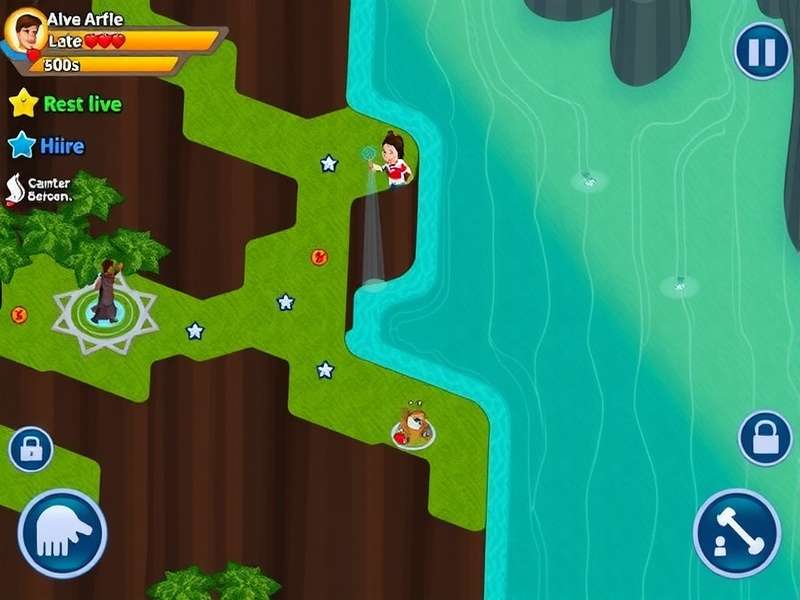Pause the game
Screen dimensions: 800x600
762,51
